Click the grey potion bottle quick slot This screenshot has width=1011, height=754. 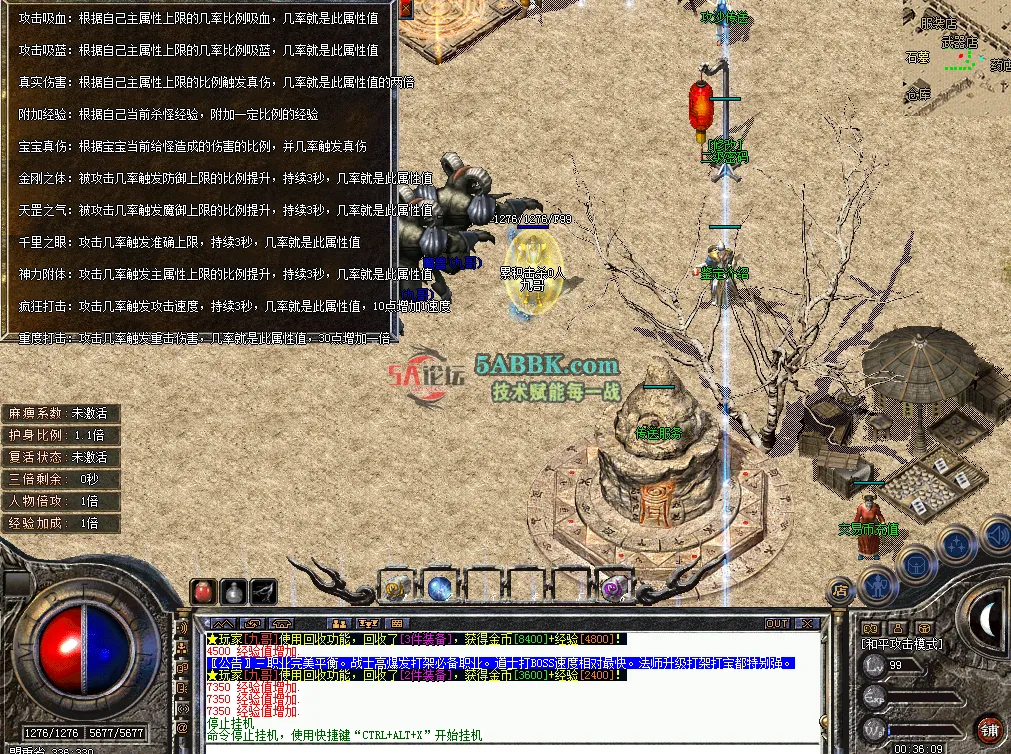(234, 591)
